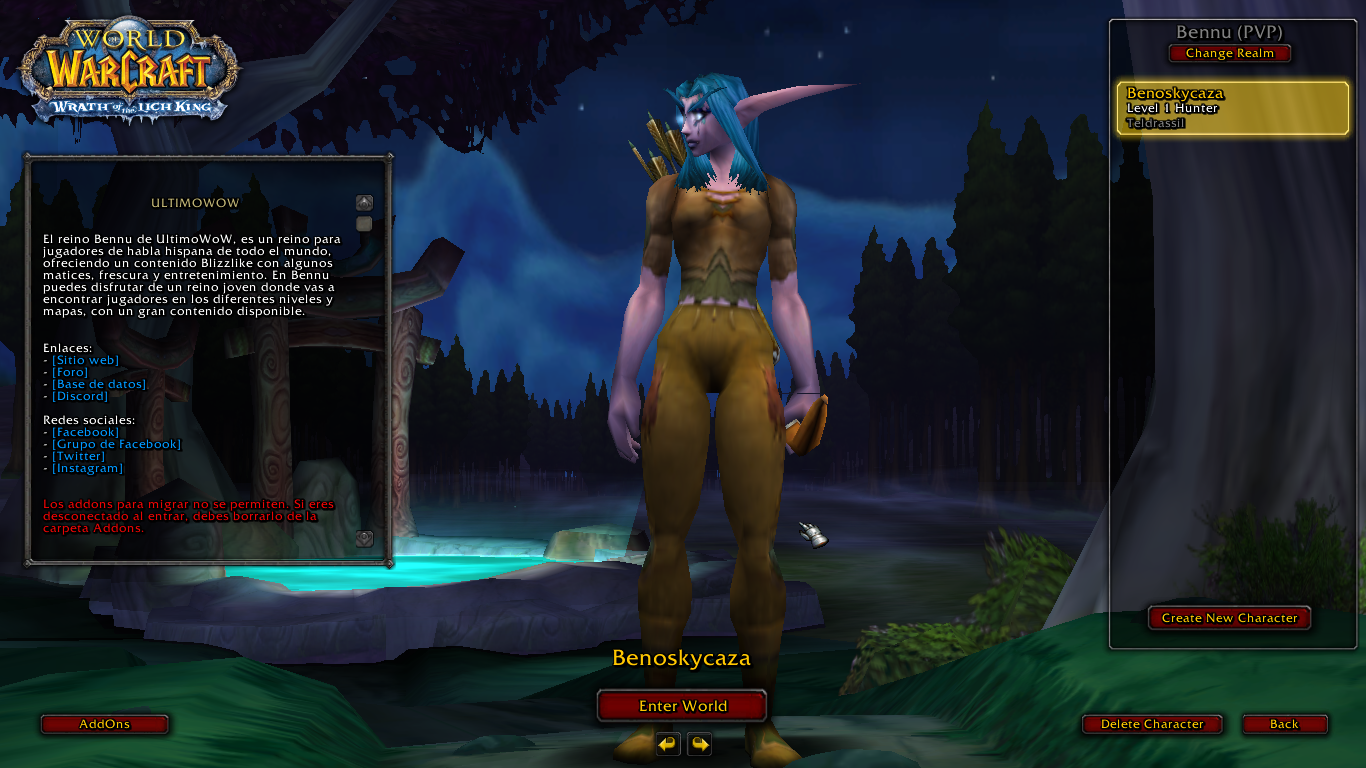Go Back to the login screen
This screenshot has height=768, width=1366.
pos(1284,724)
